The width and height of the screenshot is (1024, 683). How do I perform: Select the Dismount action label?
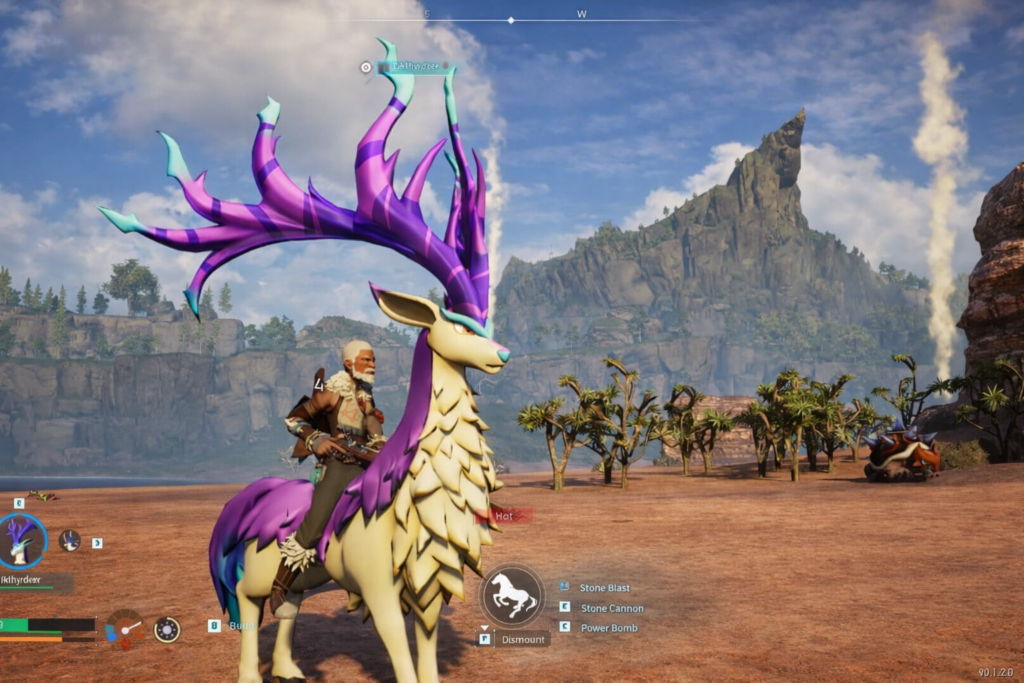pos(524,638)
